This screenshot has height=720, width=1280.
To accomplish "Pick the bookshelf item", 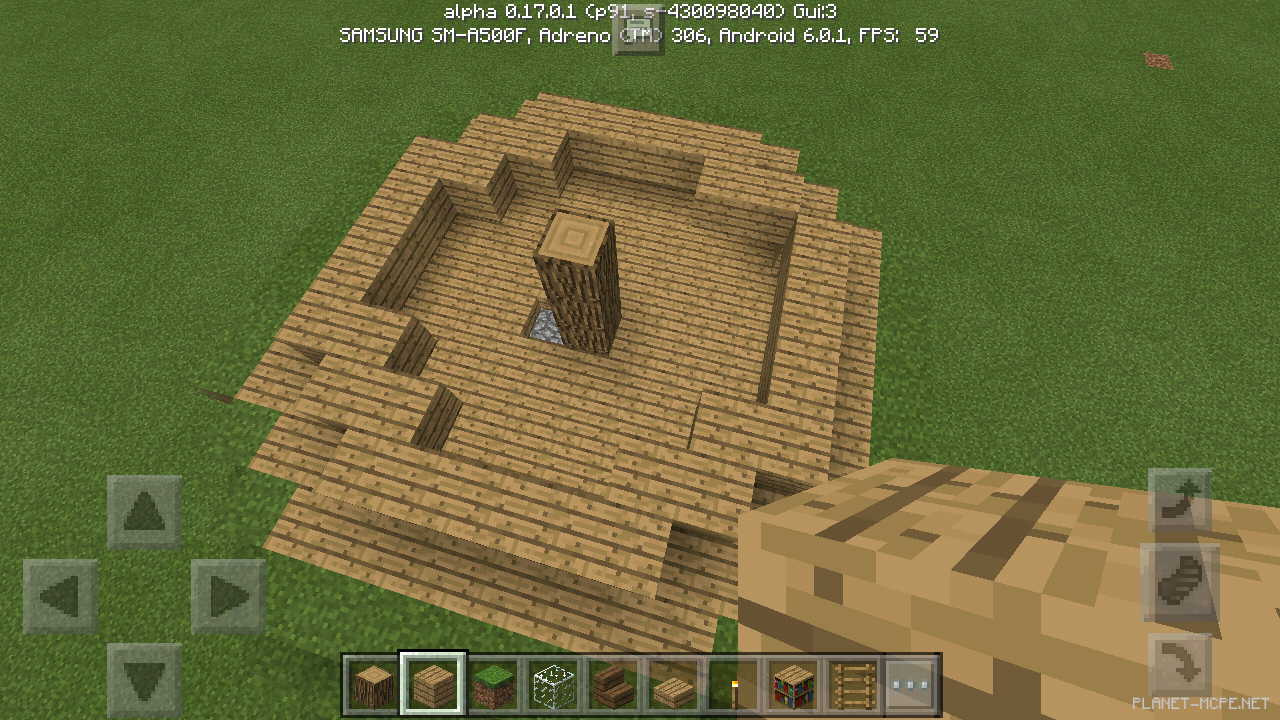I will (791, 681).
